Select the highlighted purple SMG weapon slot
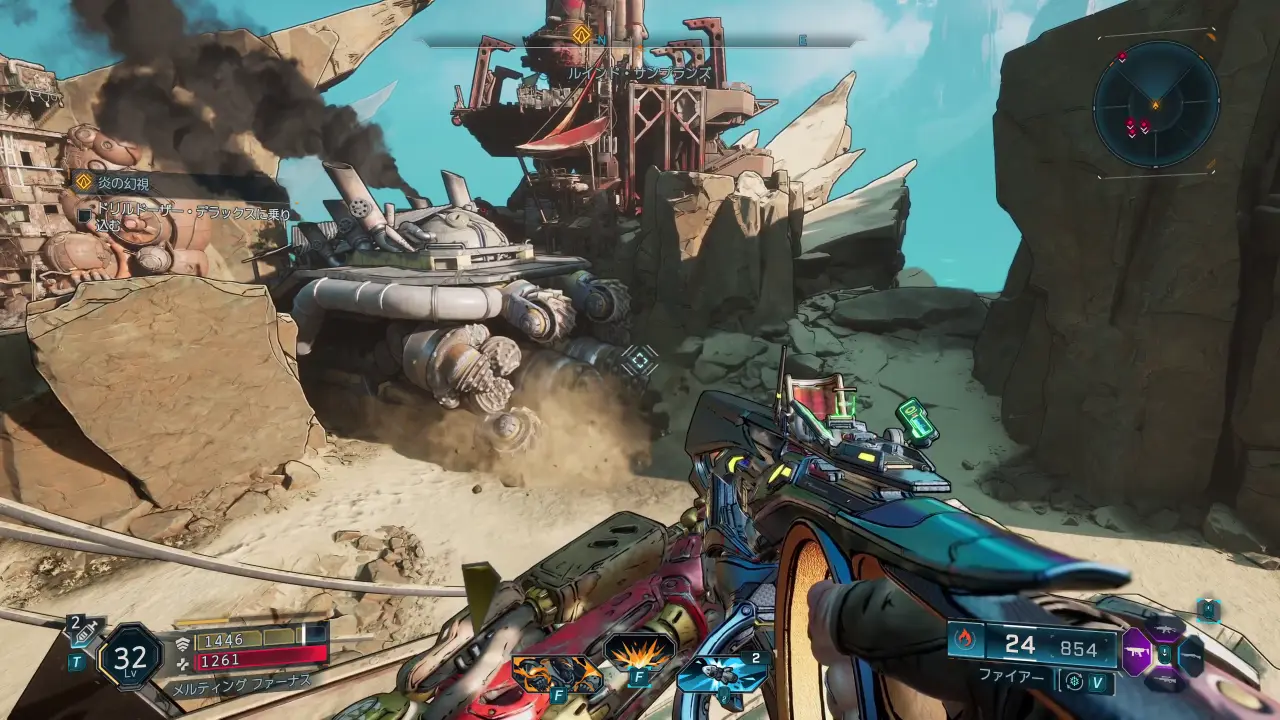 coord(1137,654)
